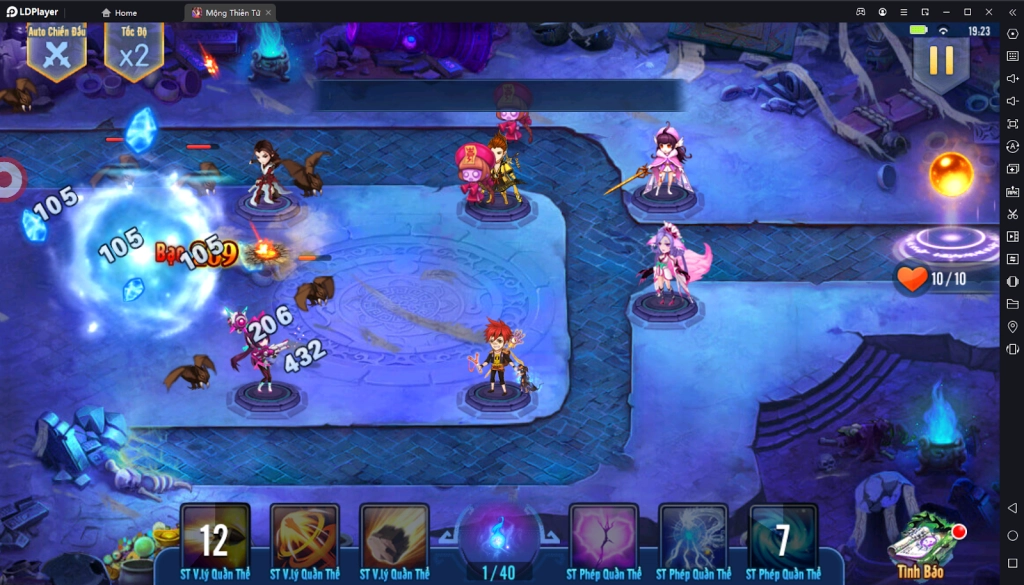Screen dimensions: 1024x585
Task: Switch to LDPlayer Home tab
Action: click(119, 13)
